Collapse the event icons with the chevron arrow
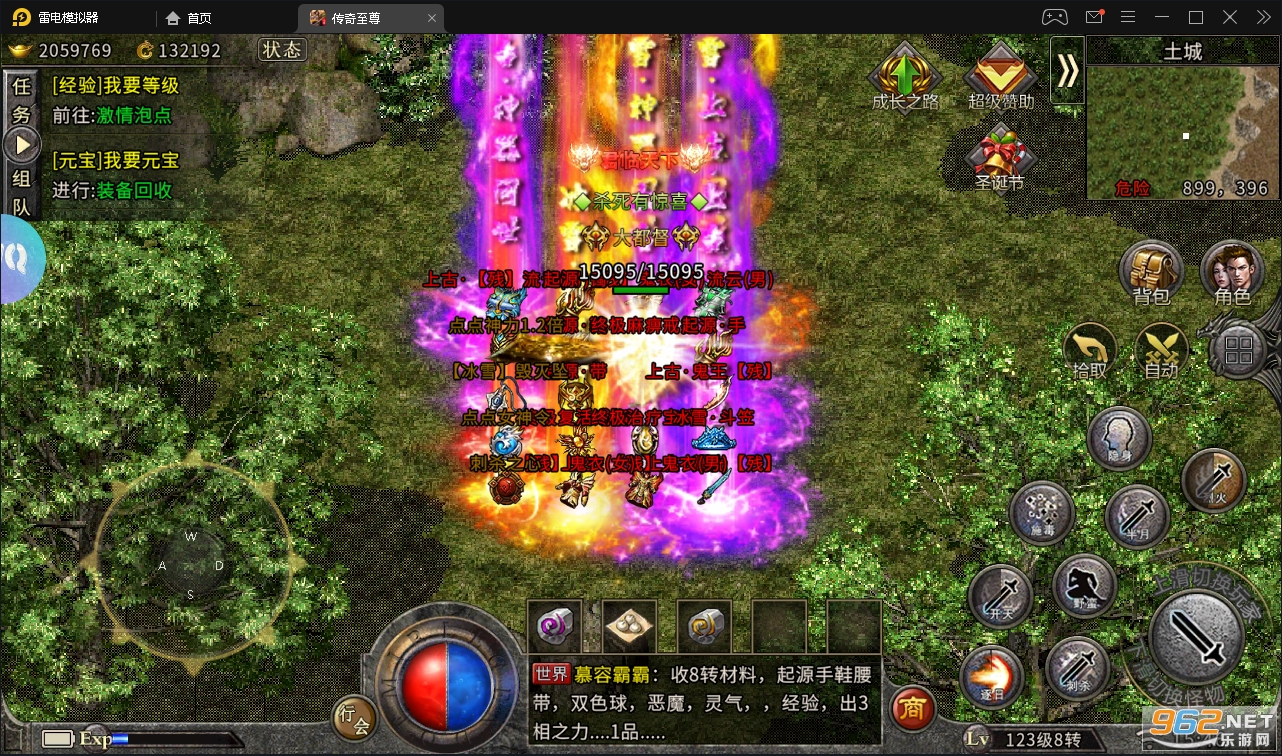1282x756 pixels. [x=1067, y=70]
